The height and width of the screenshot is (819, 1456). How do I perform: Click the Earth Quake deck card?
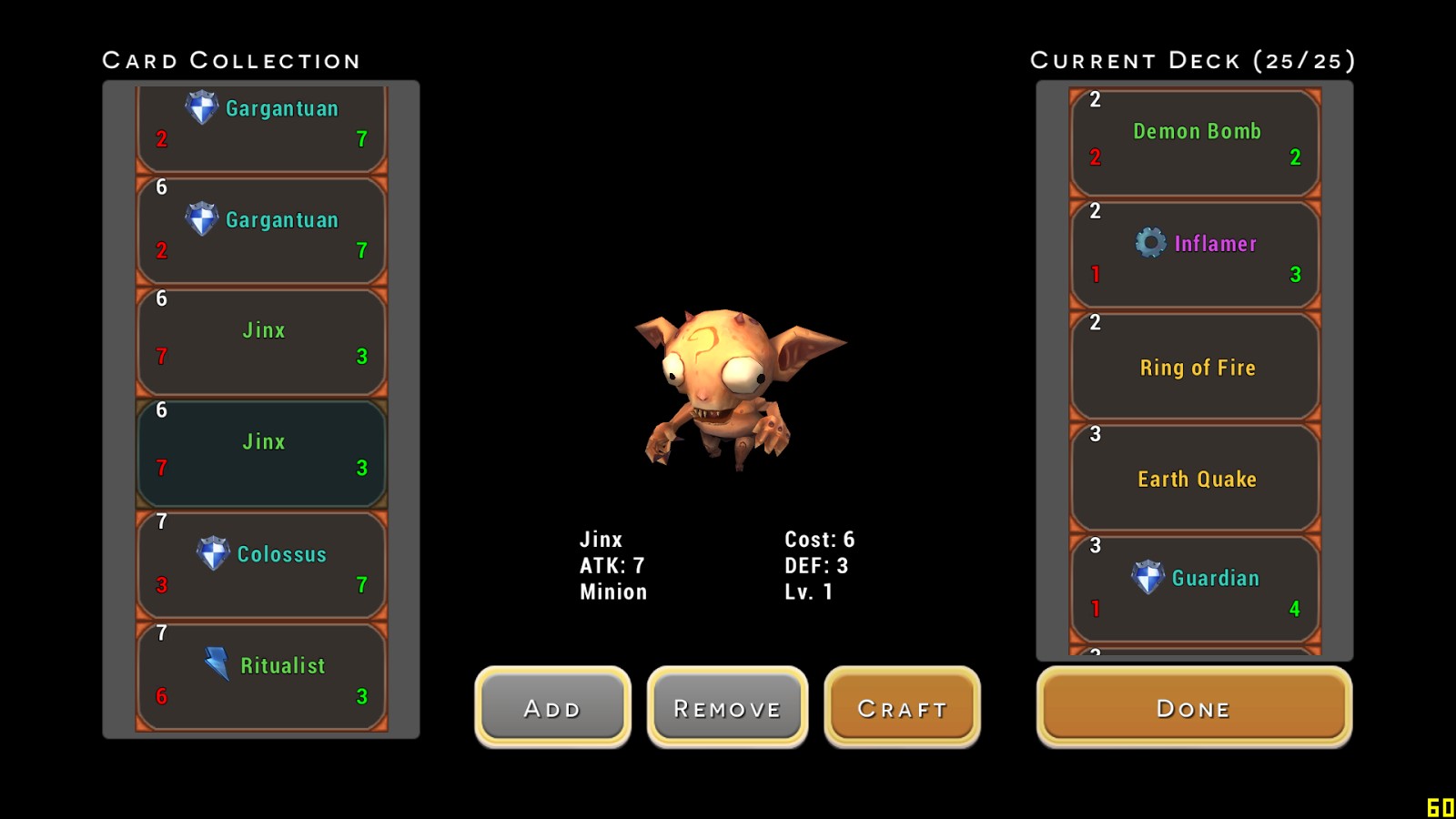(1195, 478)
